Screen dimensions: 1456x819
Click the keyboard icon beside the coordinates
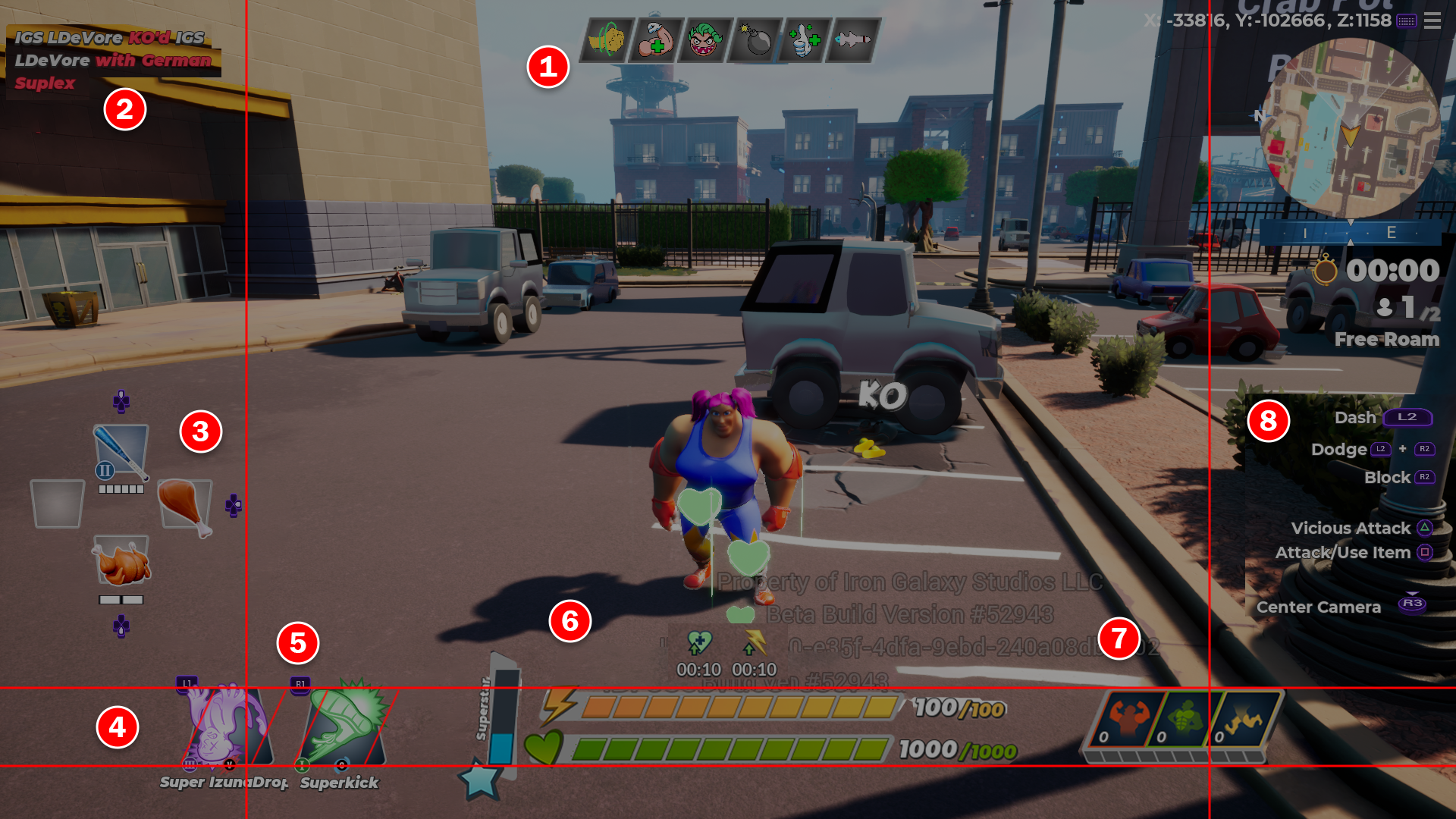pos(1407,20)
